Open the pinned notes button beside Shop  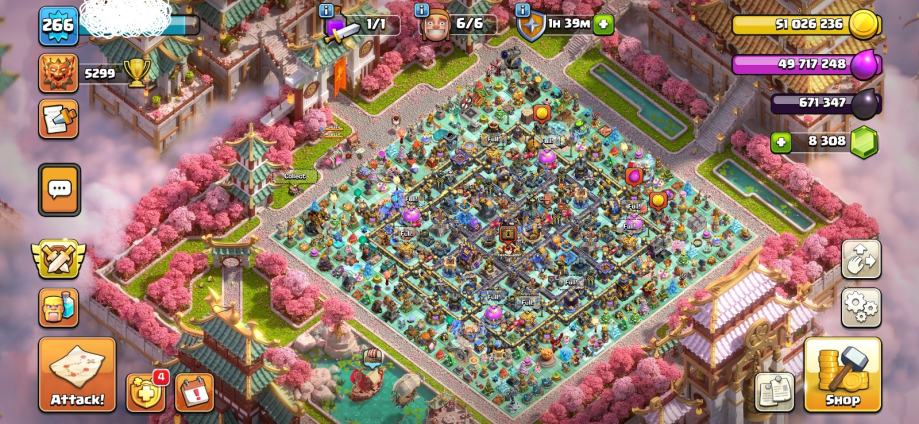click(775, 391)
